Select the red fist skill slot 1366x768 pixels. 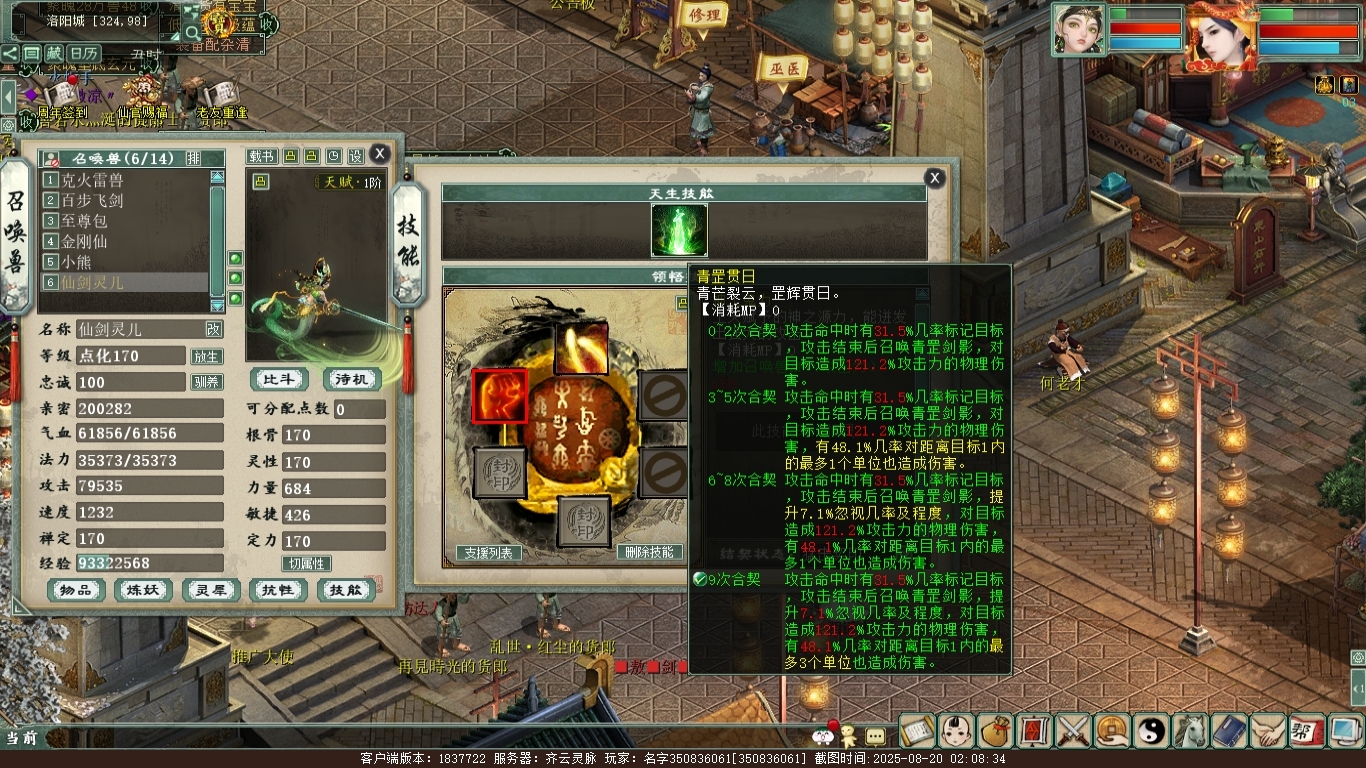[500, 396]
